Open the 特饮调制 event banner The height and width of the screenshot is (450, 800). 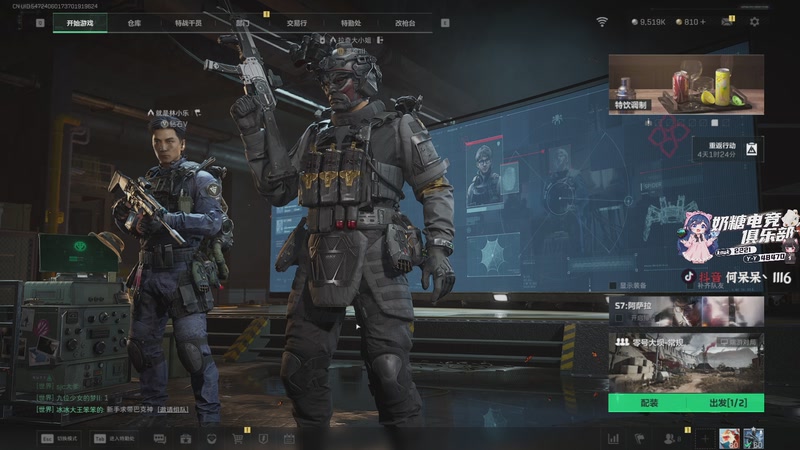pos(685,84)
